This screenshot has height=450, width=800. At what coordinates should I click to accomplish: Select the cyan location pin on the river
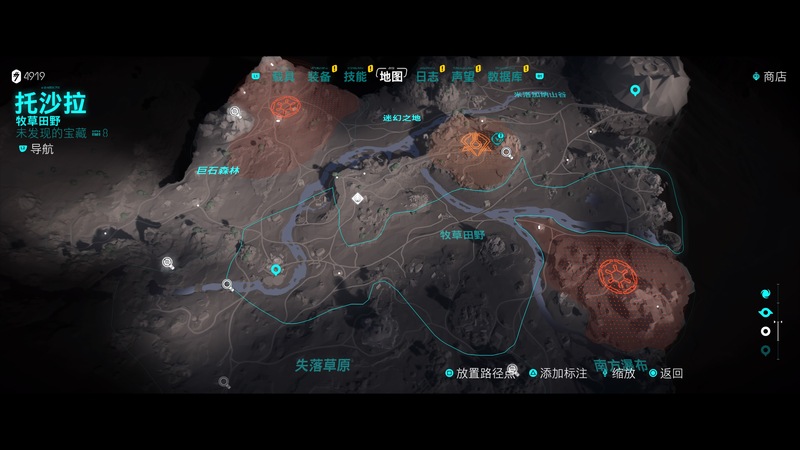pos(276,269)
